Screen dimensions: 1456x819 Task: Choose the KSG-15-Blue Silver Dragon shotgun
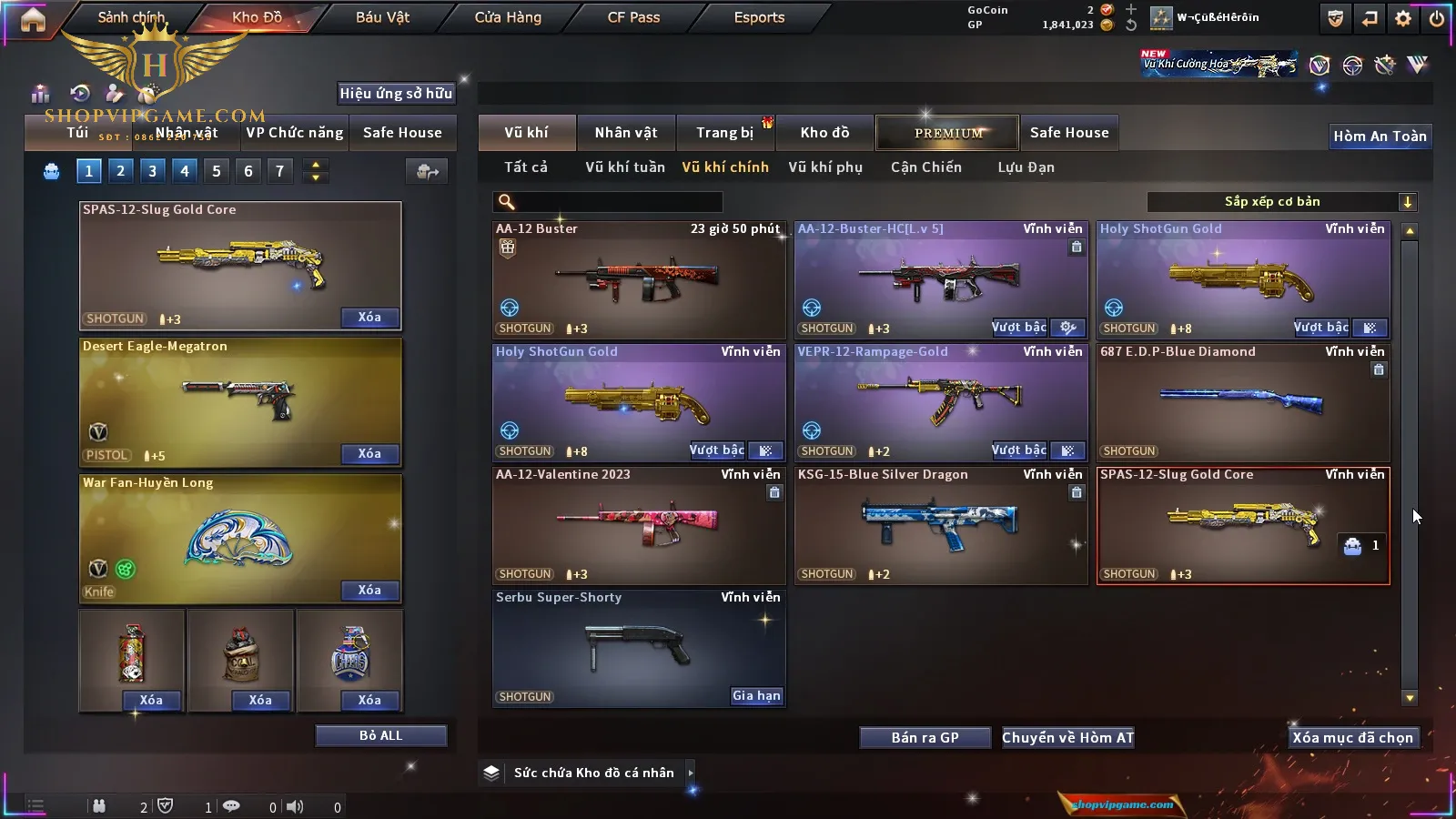tap(941, 526)
